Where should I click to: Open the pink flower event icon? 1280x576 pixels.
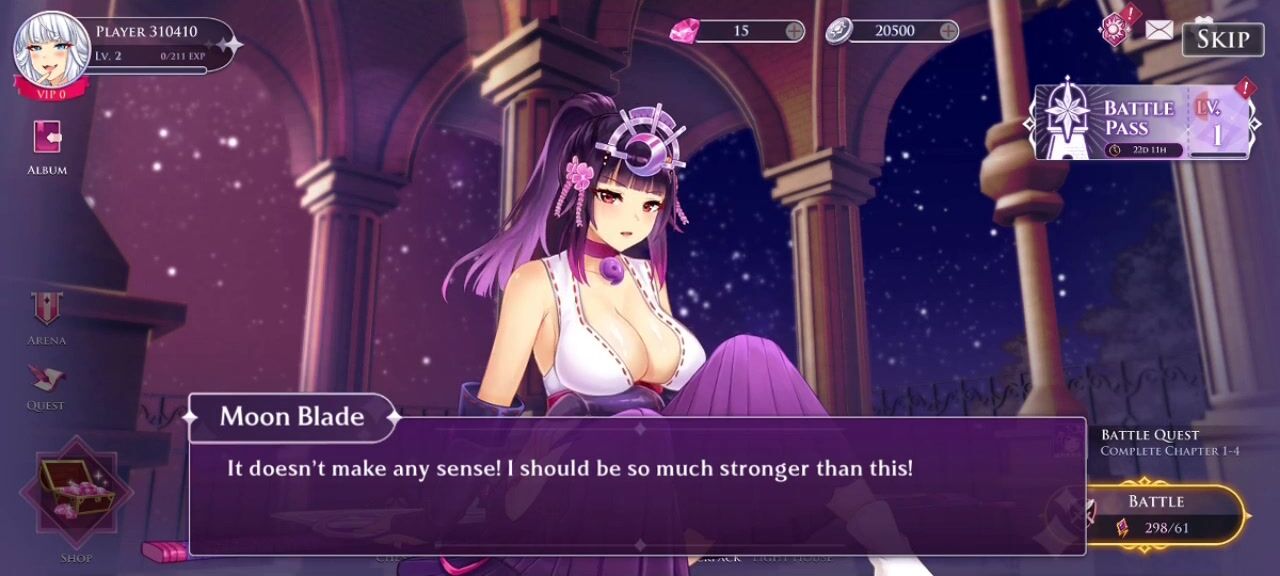1115,29
